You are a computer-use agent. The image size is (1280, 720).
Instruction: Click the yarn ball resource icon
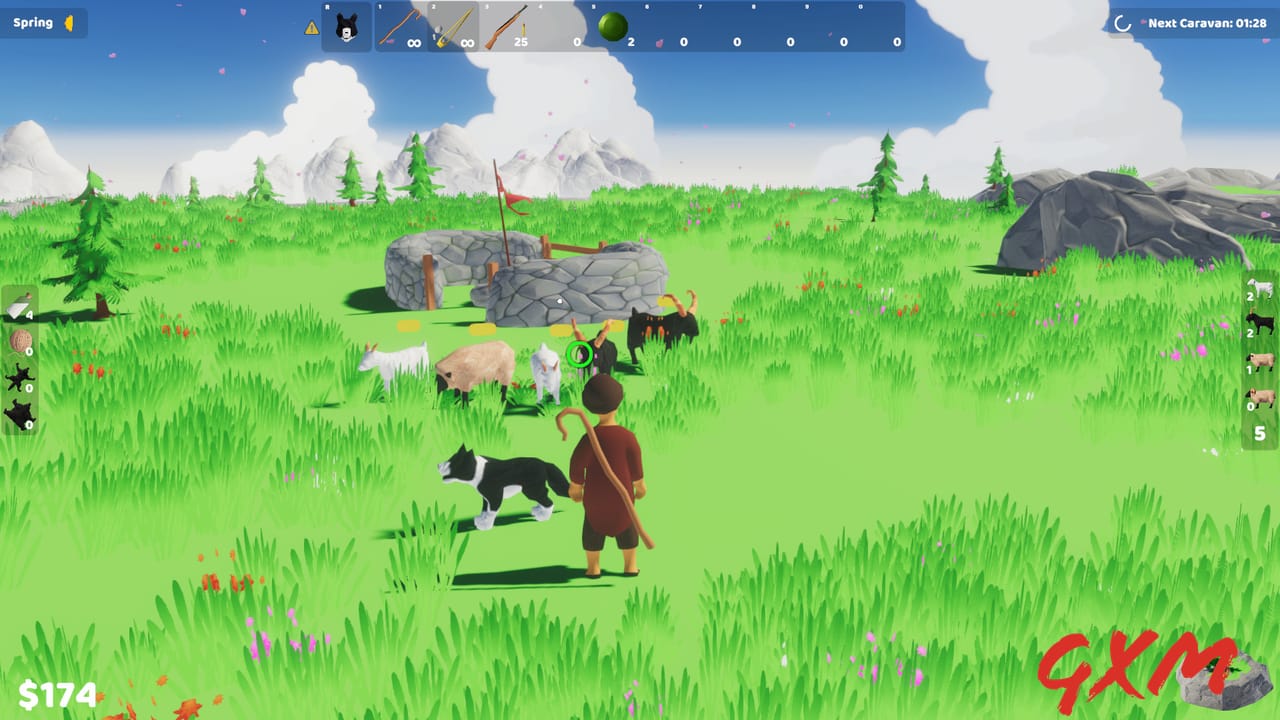point(21,341)
